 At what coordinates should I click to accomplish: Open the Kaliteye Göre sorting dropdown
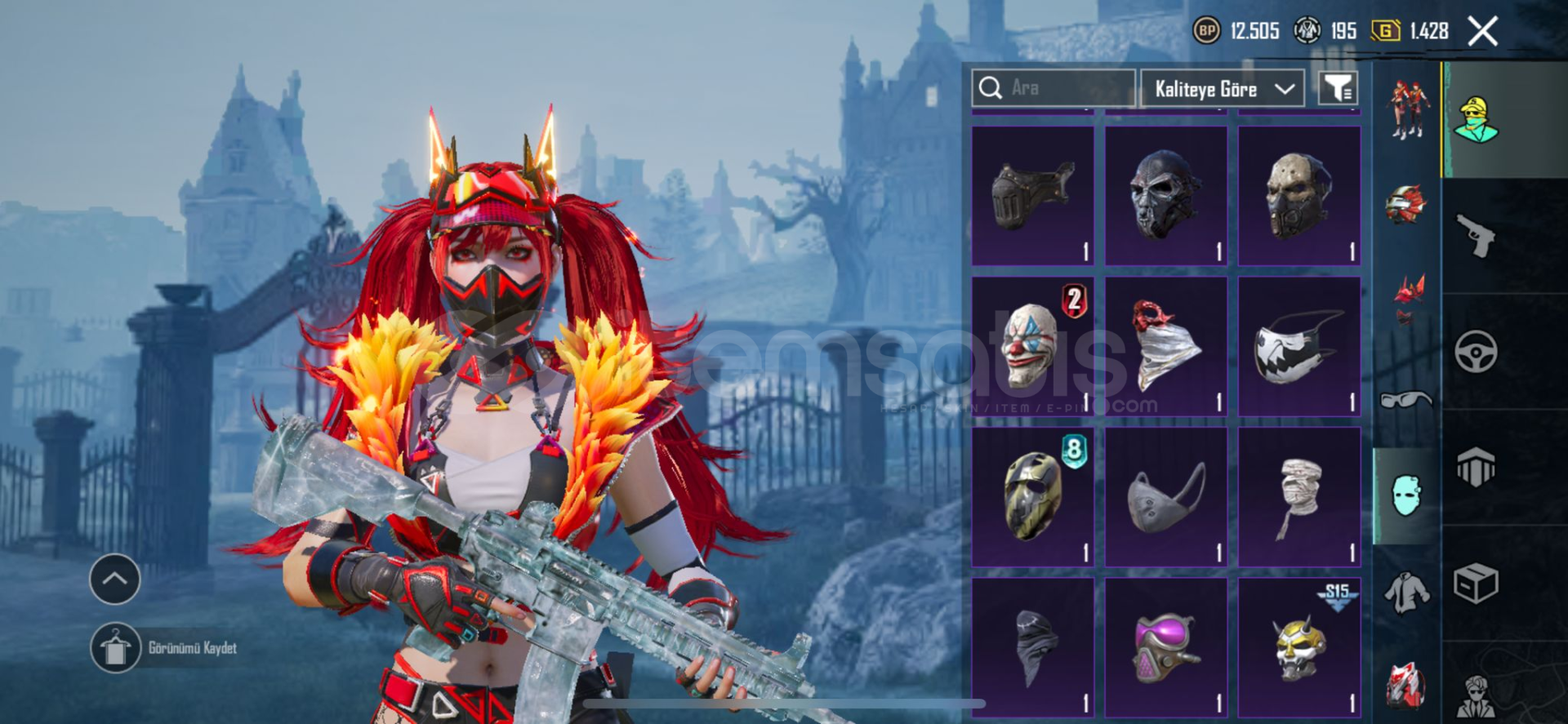tap(1223, 89)
